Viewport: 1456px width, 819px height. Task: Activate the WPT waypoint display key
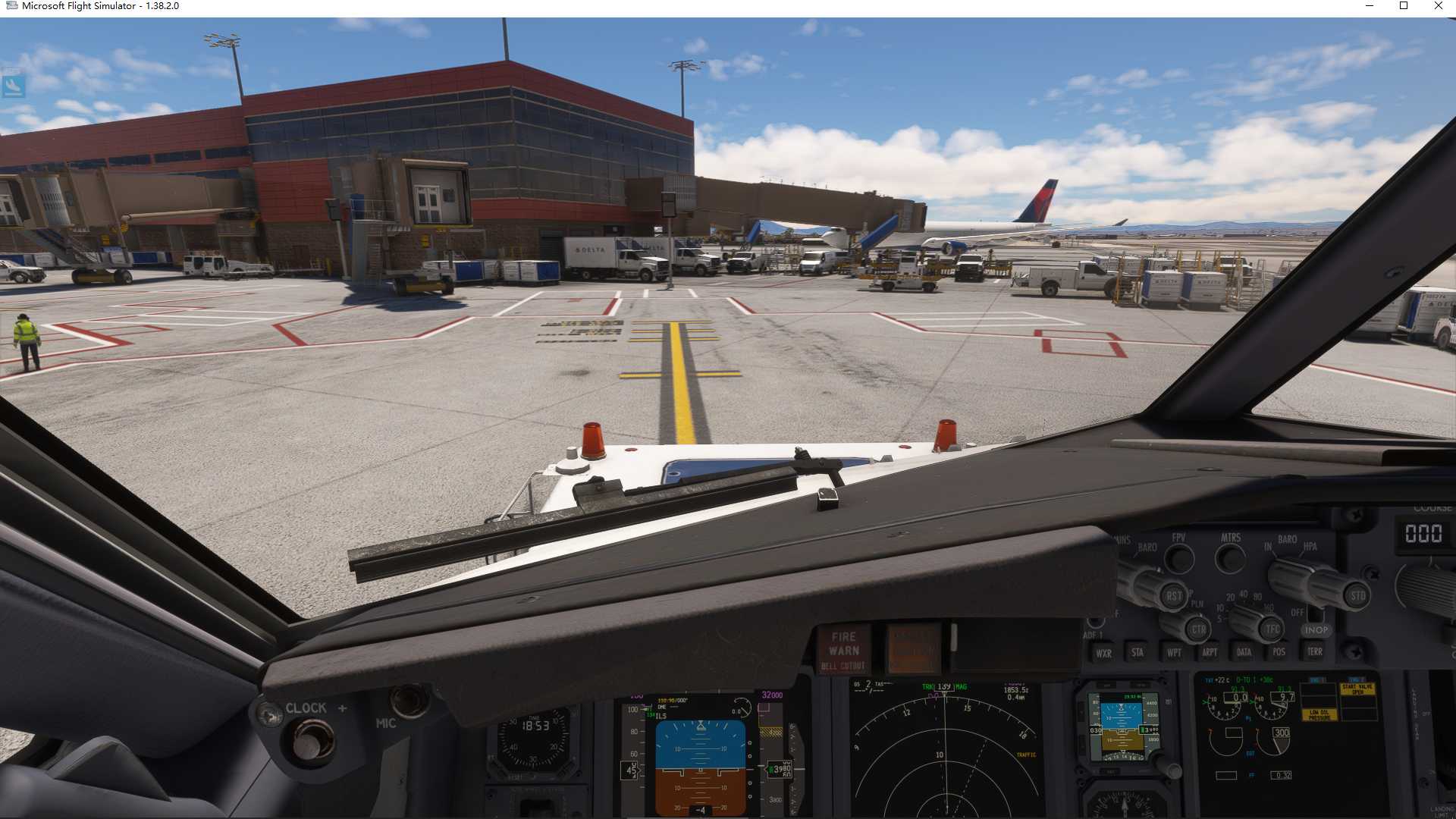point(1173,652)
